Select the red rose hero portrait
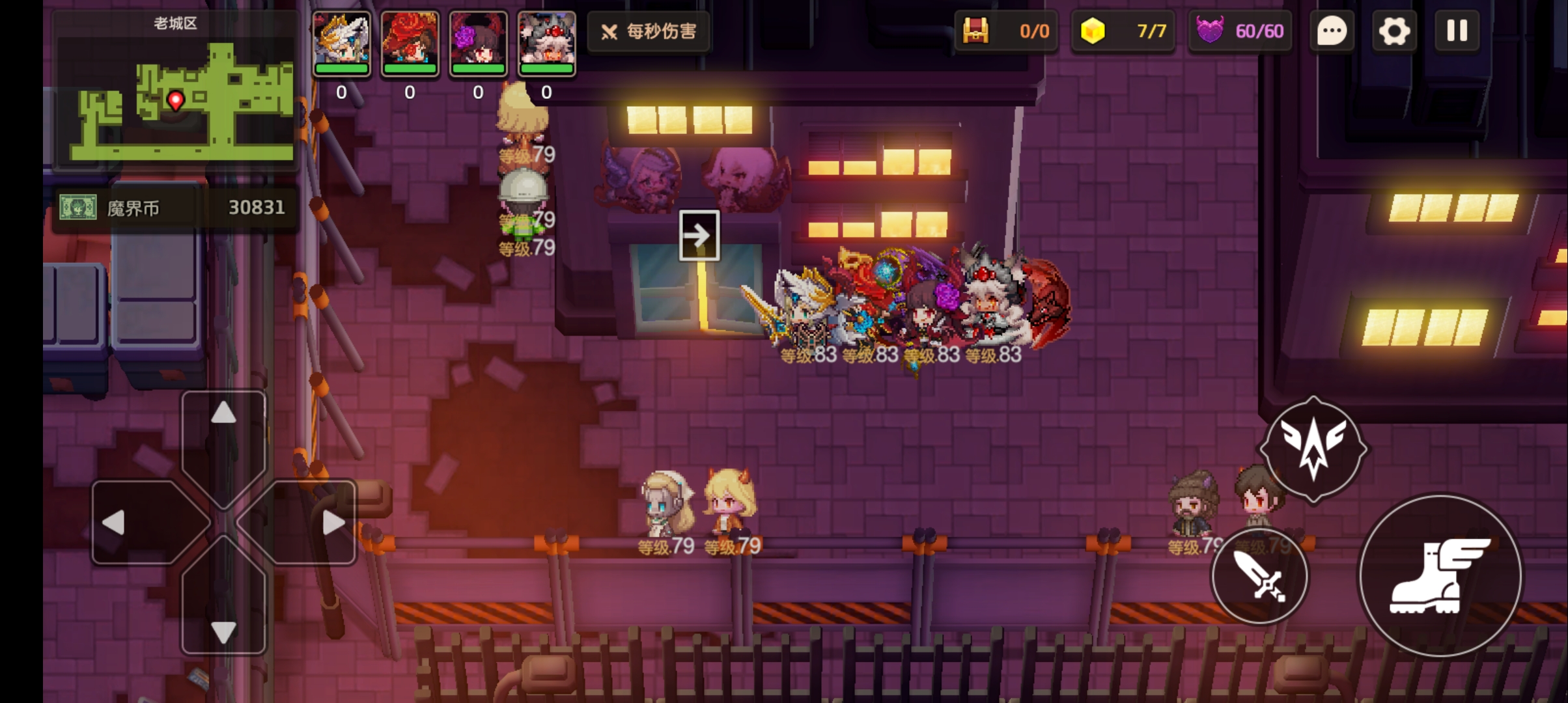Screen dimensions: 1568x703 point(410,43)
